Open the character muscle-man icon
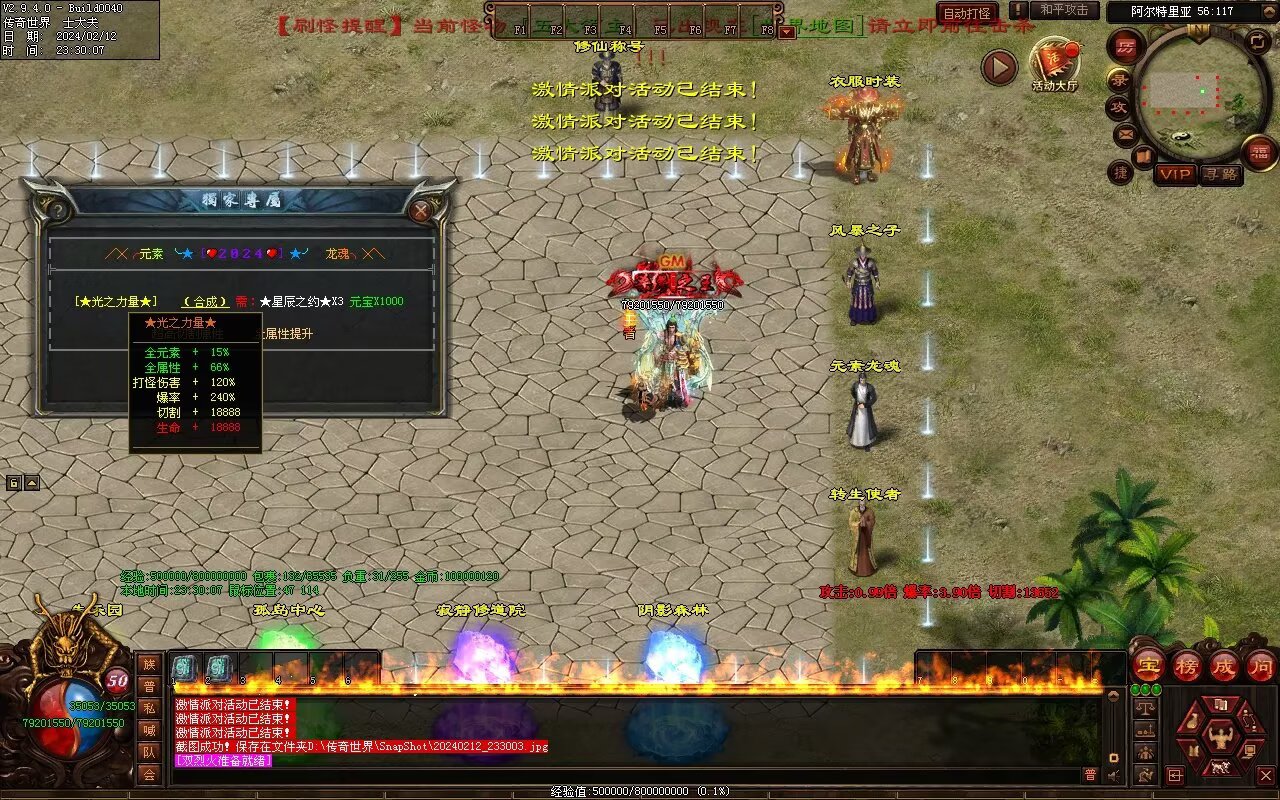 click(1219, 738)
